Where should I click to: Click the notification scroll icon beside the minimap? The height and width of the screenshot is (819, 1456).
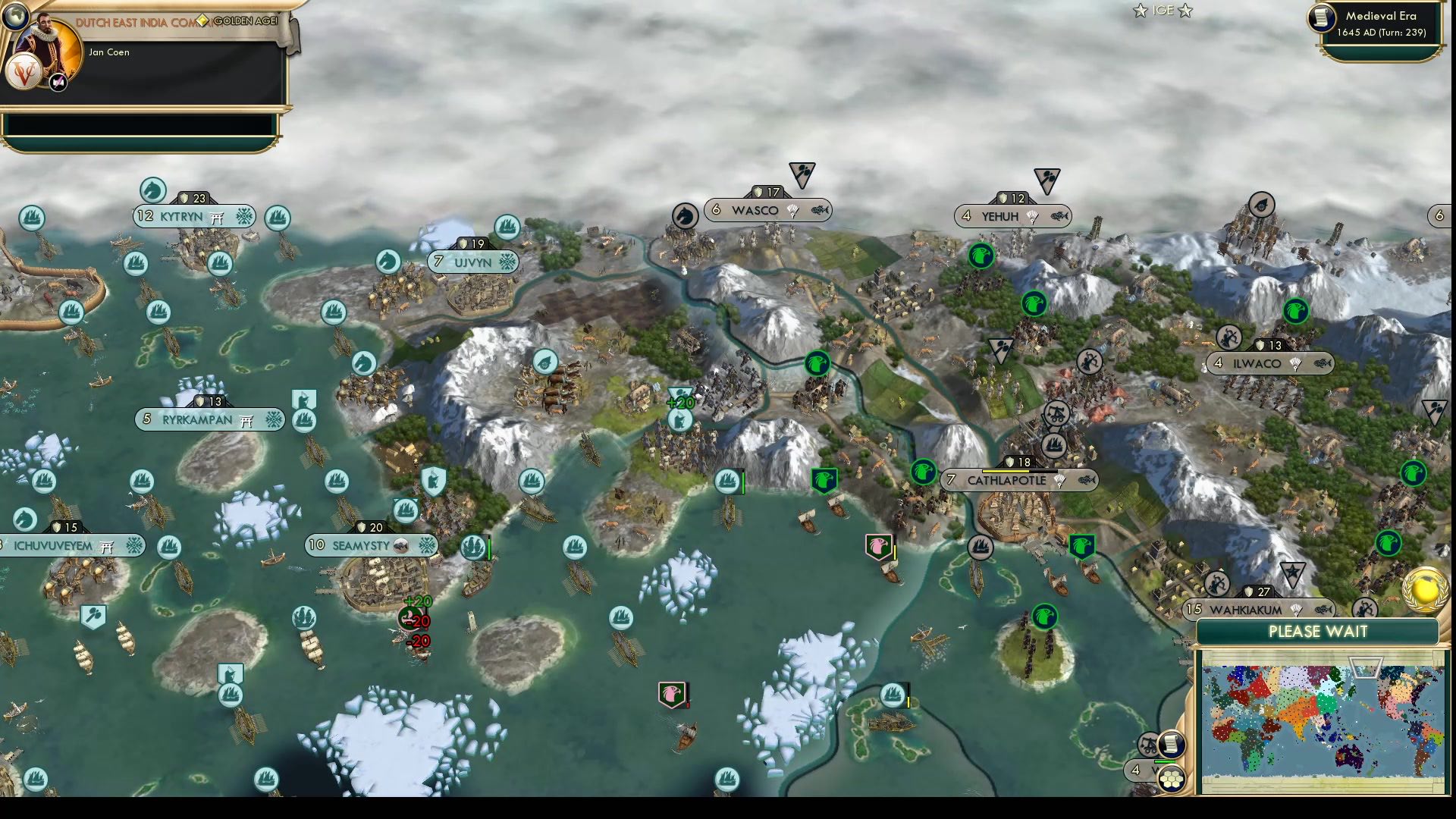click(x=1170, y=744)
